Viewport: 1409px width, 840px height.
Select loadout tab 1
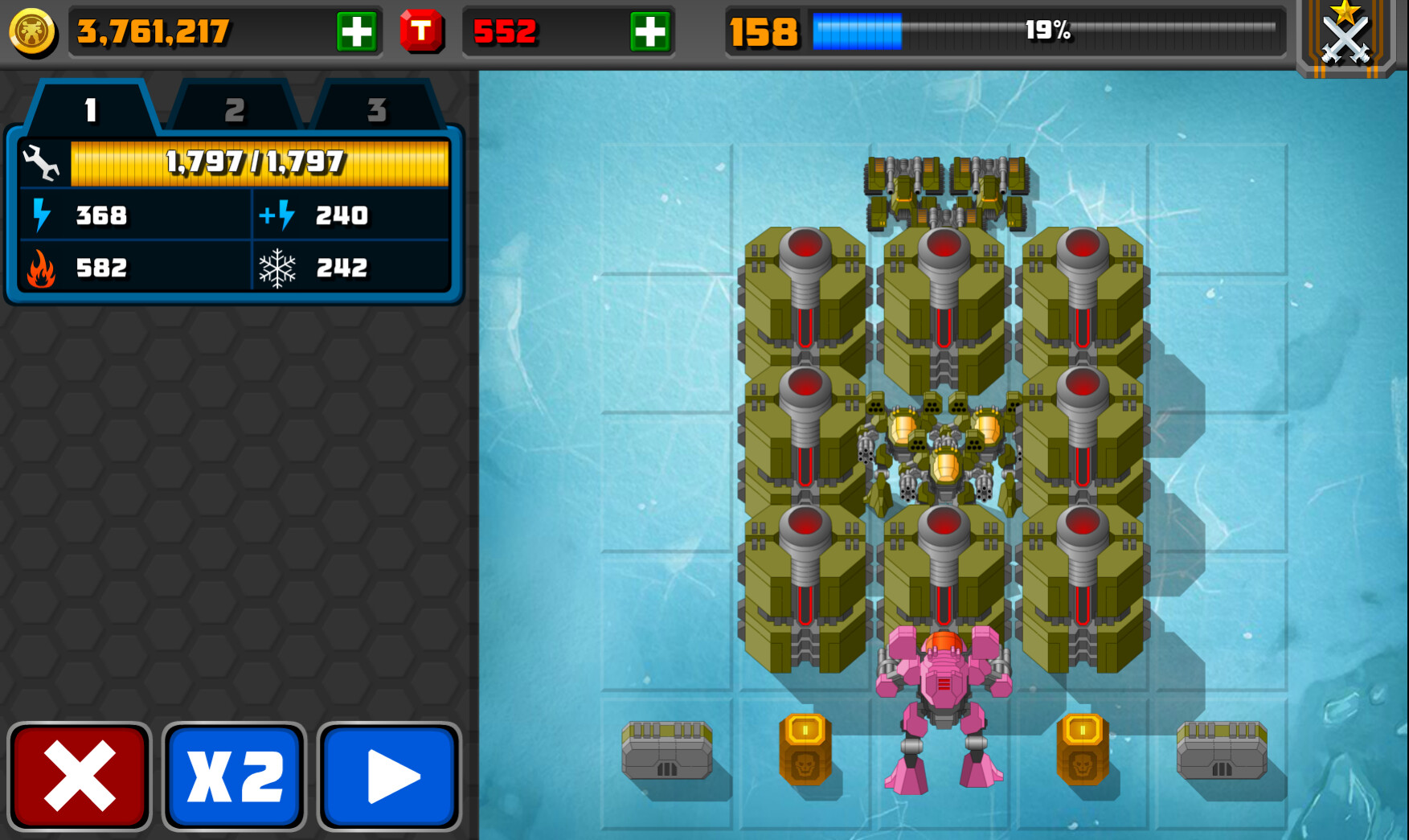pyautogui.click(x=91, y=109)
